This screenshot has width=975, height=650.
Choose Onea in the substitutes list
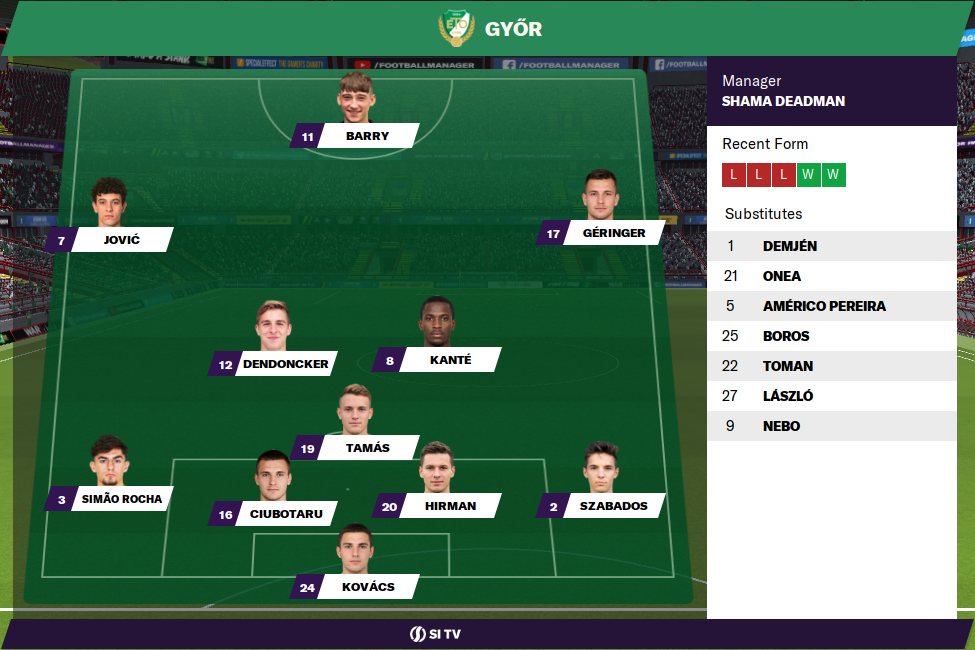831,276
